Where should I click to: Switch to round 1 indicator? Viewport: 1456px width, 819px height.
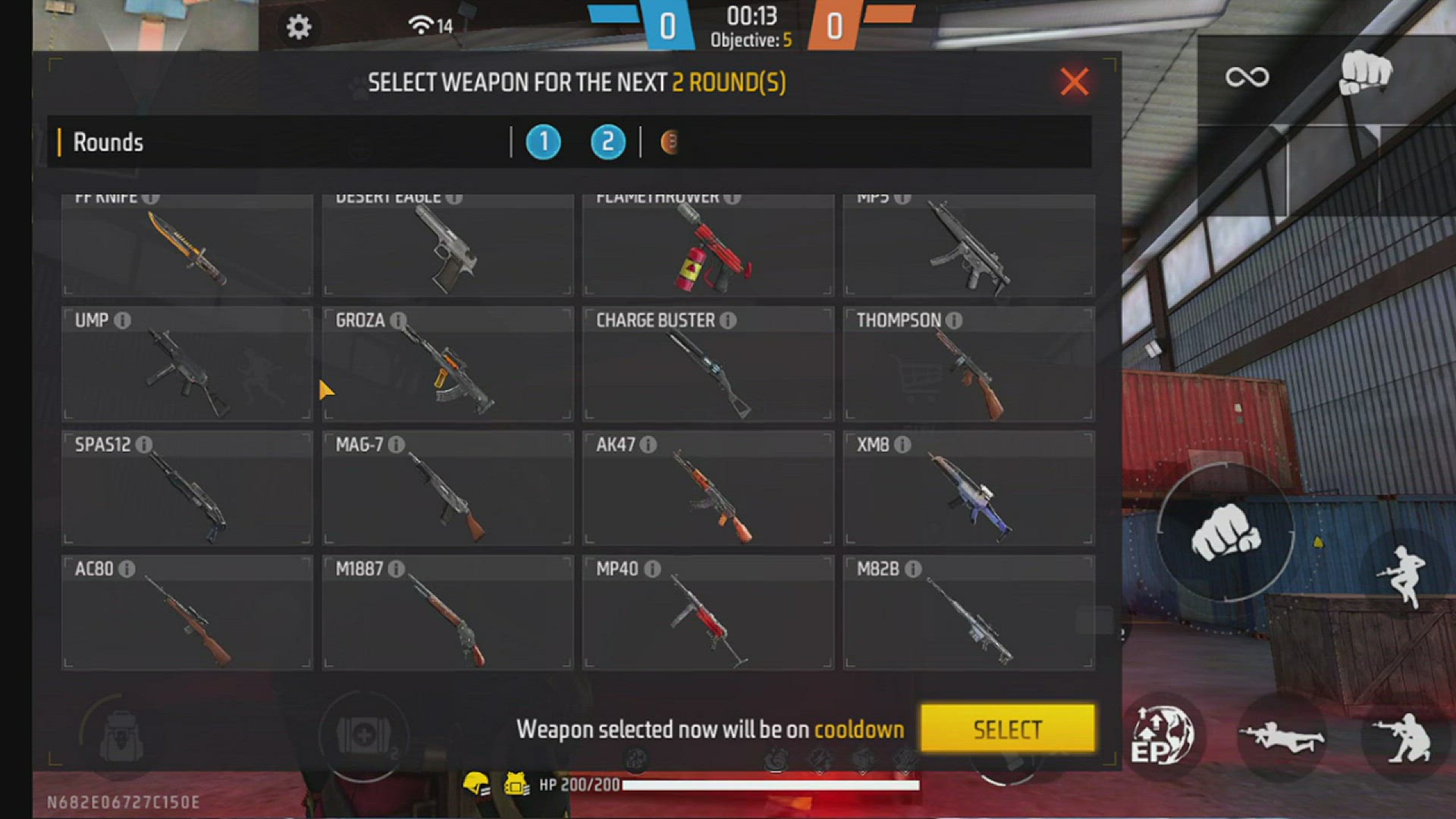click(x=543, y=143)
